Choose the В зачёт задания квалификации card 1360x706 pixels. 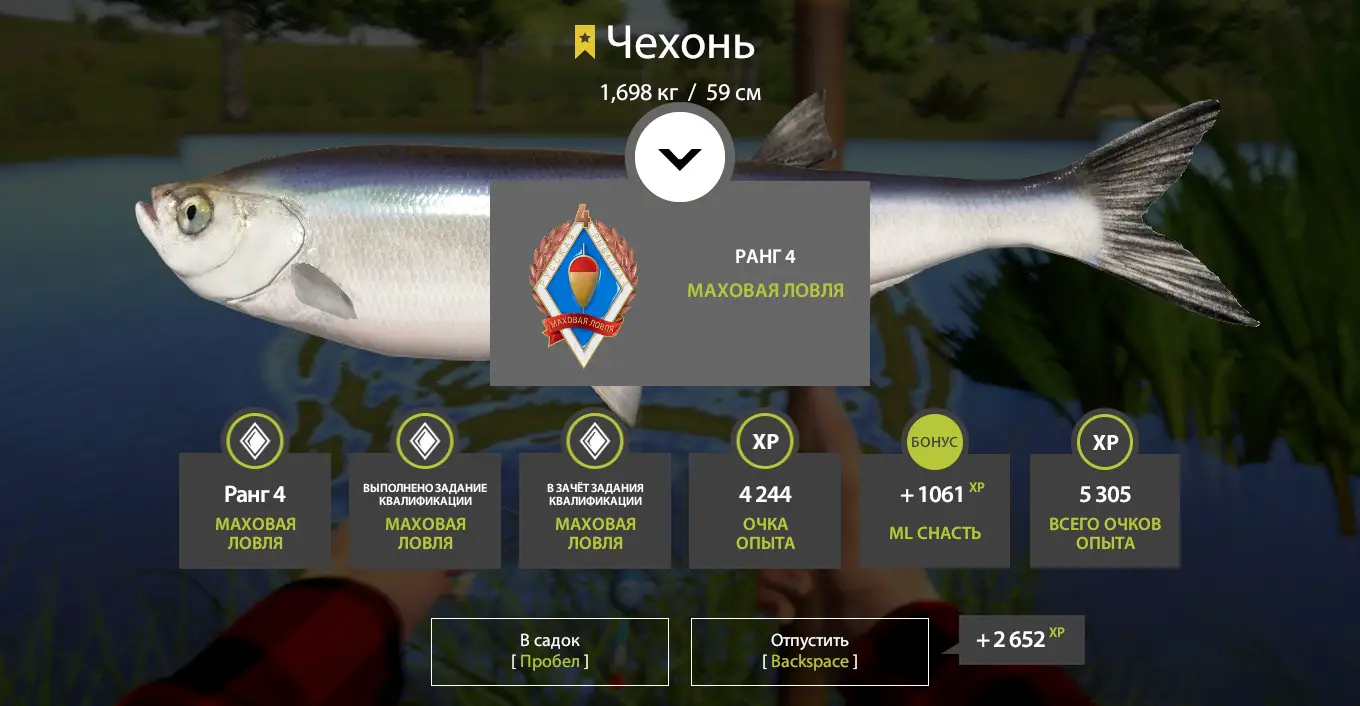pyautogui.click(x=595, y=511)
